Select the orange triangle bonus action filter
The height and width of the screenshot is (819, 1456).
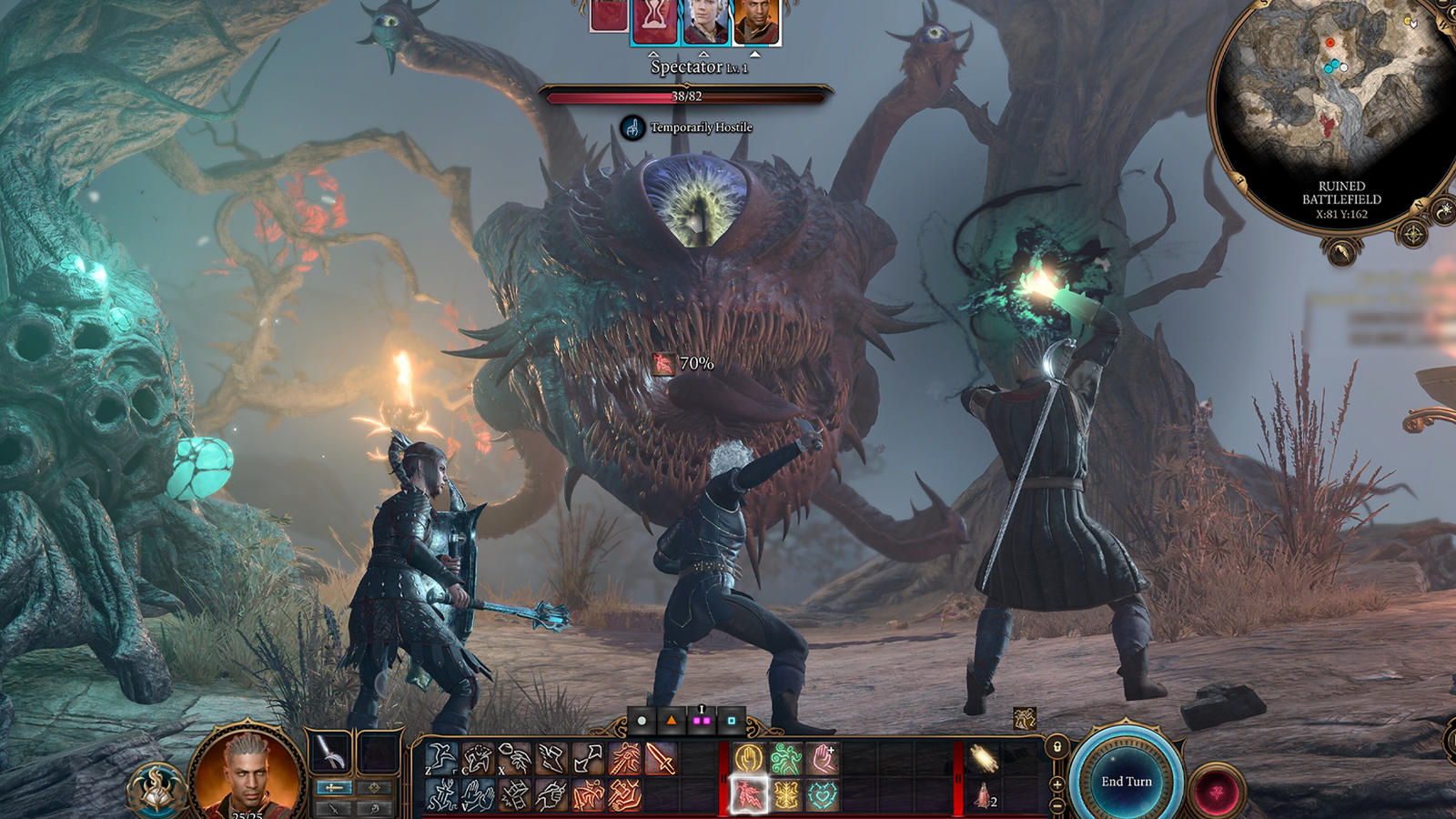pos(672,721)
